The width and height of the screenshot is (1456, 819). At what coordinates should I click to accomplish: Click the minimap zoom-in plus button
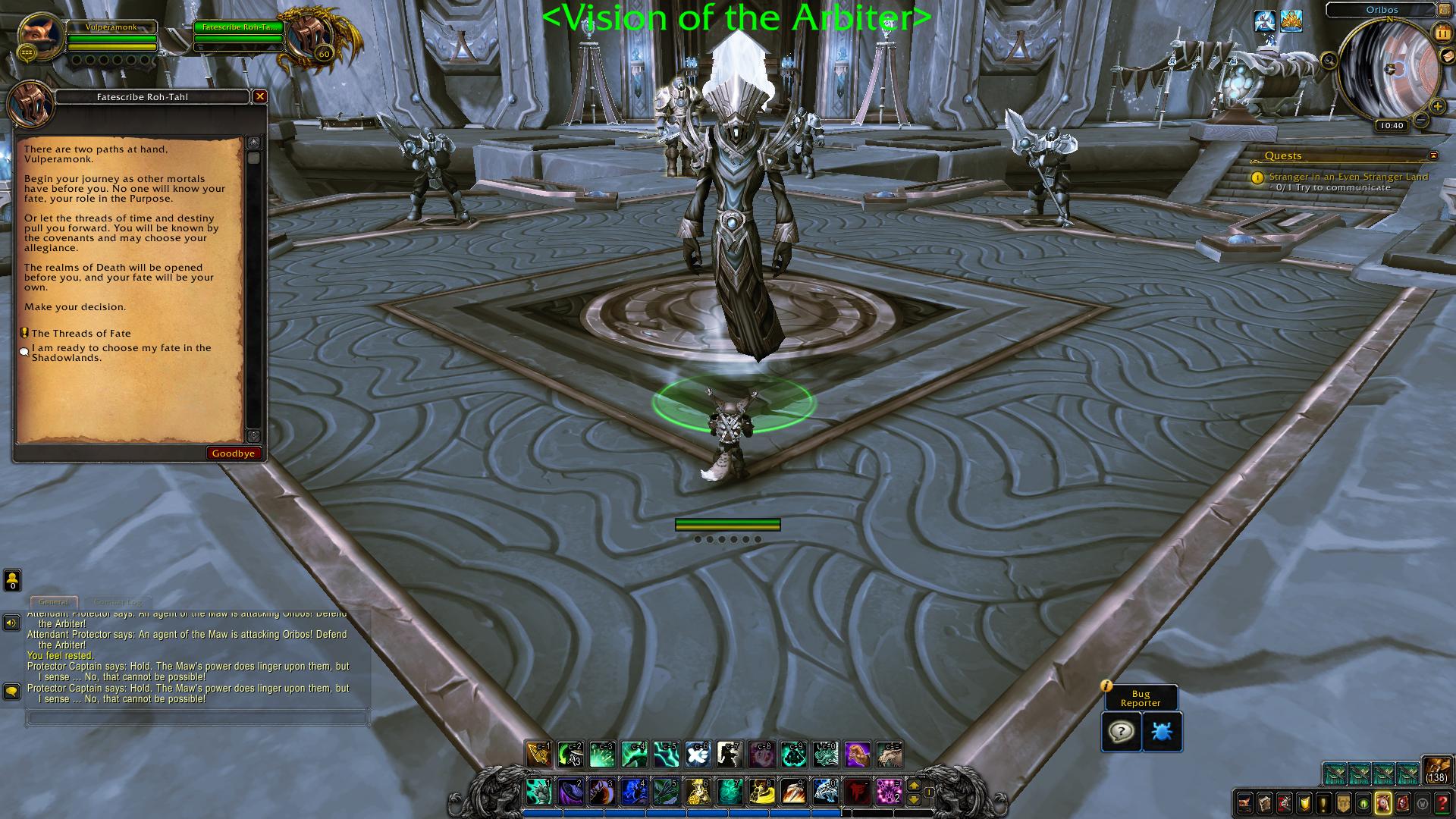click(1438, 107)
